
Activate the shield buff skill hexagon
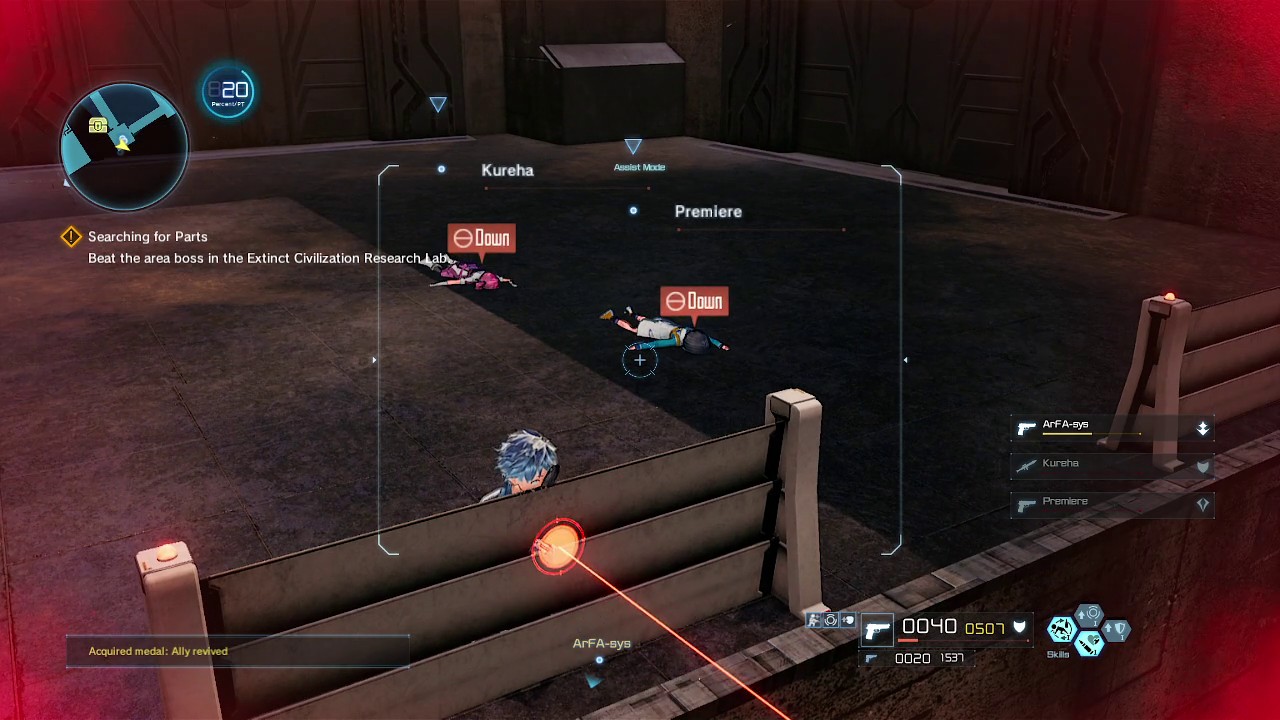[1116, 629]
